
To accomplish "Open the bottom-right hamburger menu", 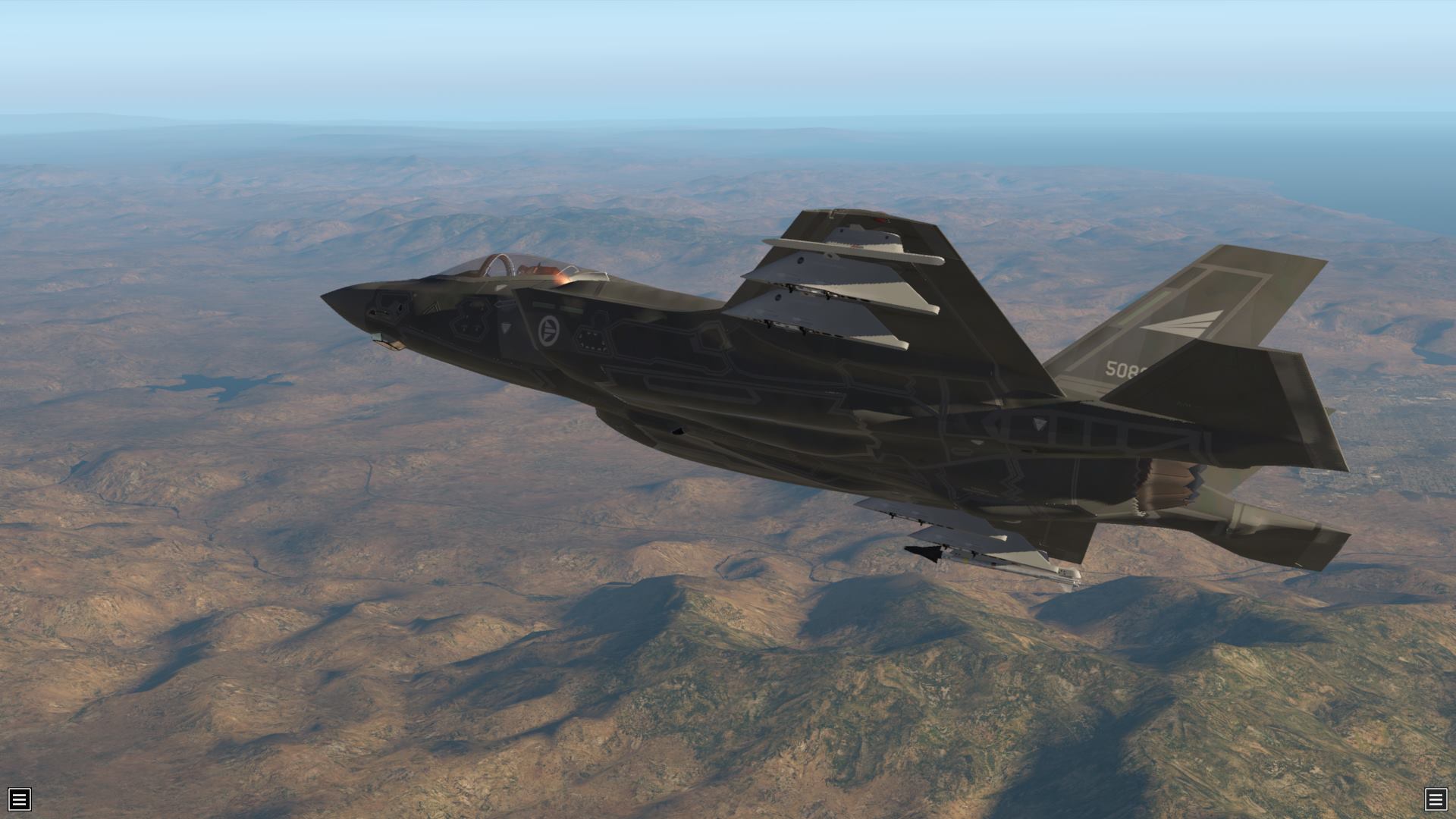I will [x=1435, y=799].
